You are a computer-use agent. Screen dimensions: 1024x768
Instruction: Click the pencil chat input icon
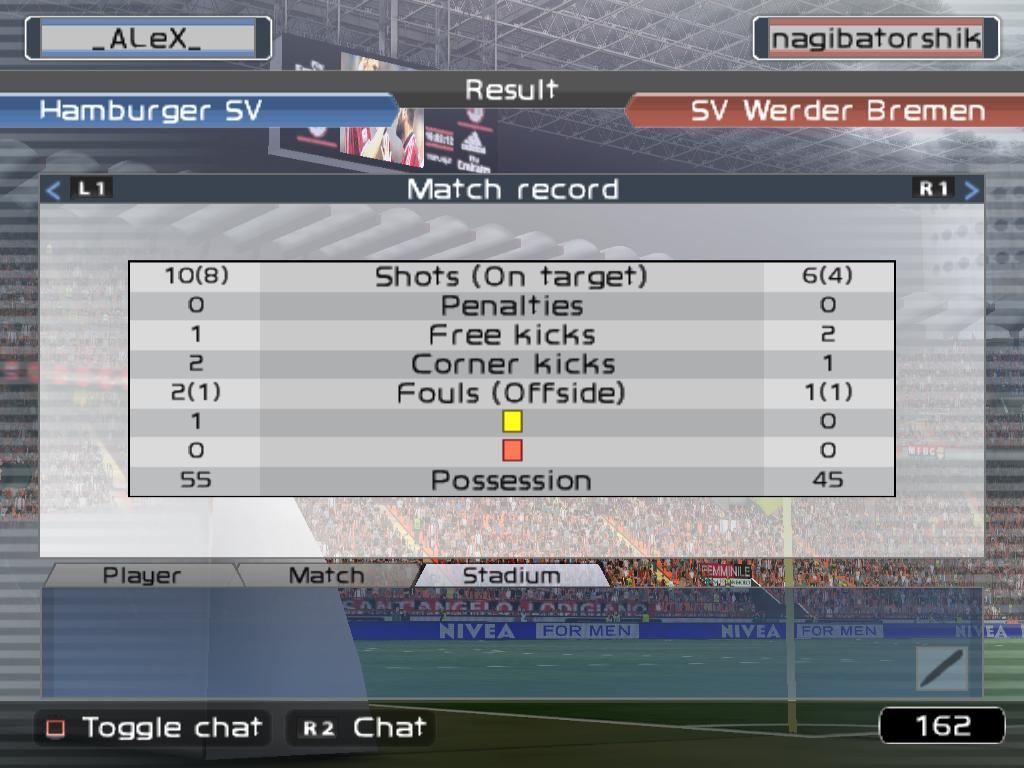tap(941, 668)
